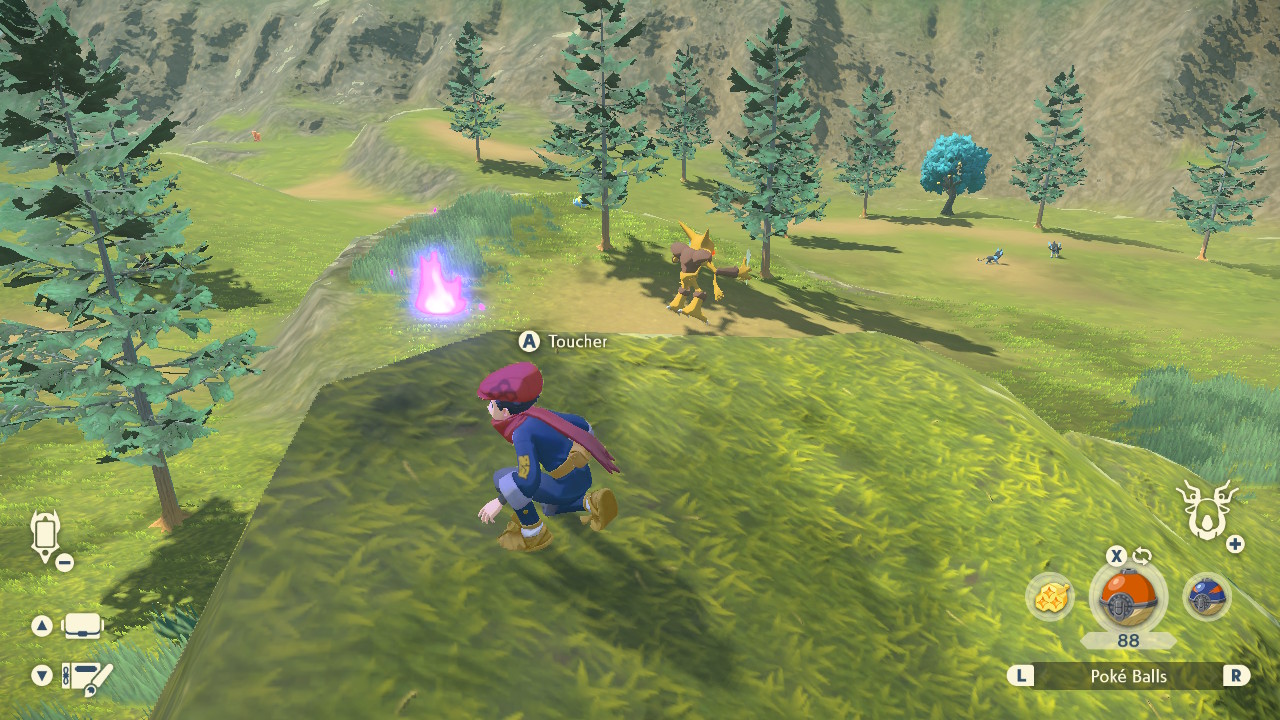Open the satchel bag icon
Screen dimensions: 1280x720
82,627
